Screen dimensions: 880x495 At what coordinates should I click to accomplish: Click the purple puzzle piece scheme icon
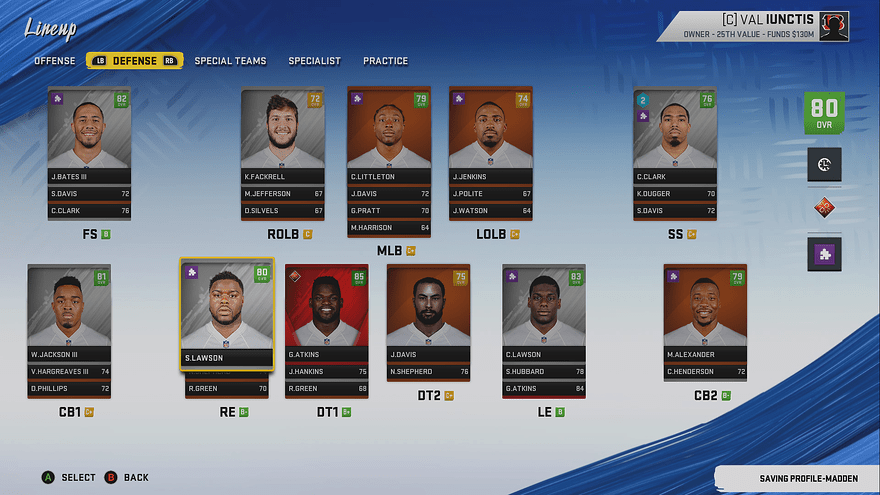825,254
